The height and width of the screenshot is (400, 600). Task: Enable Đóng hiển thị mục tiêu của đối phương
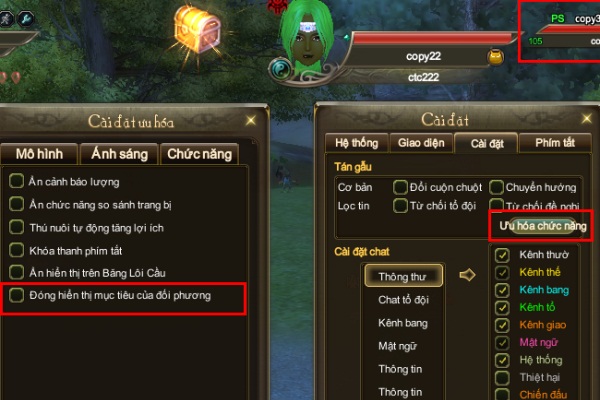(16, 296)
